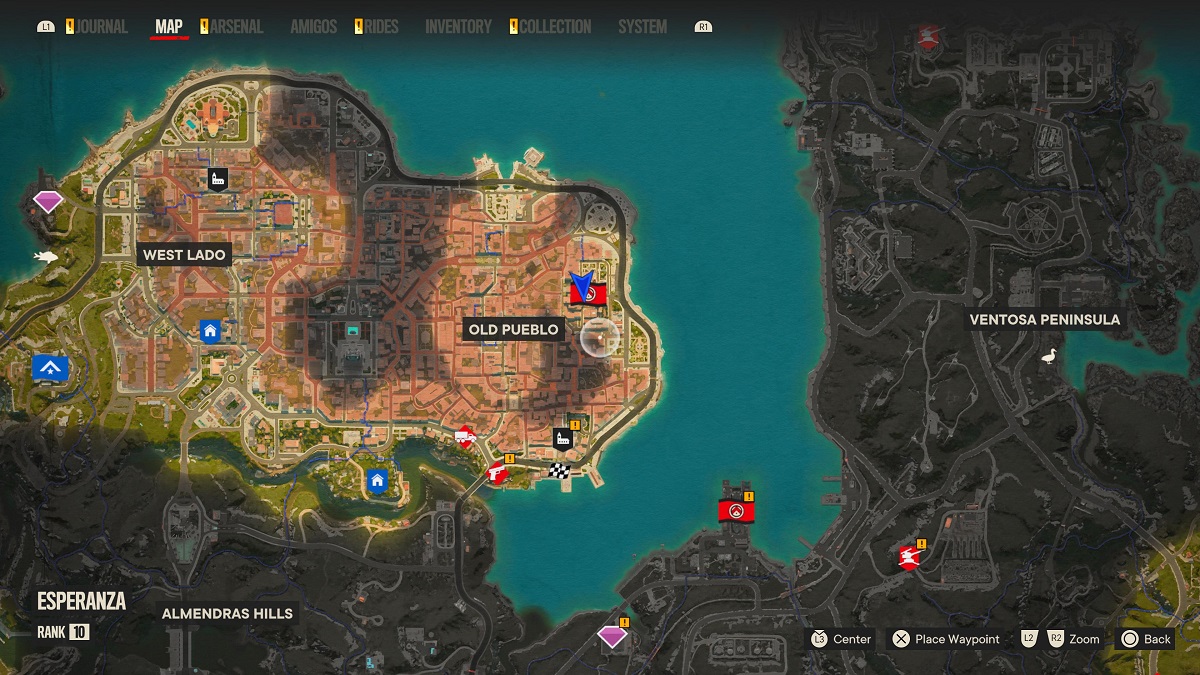Show the Inventory tab

click(458, 27)
